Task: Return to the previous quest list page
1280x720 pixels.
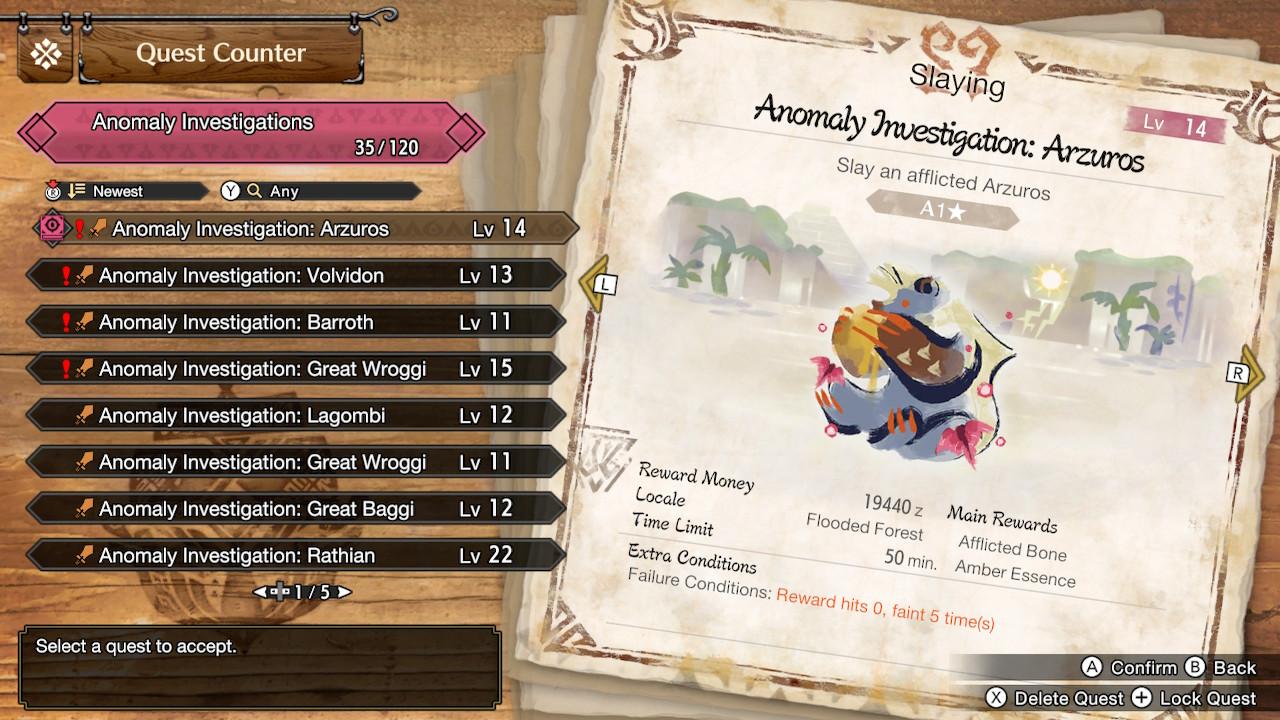Action: (x=259, y=592)
